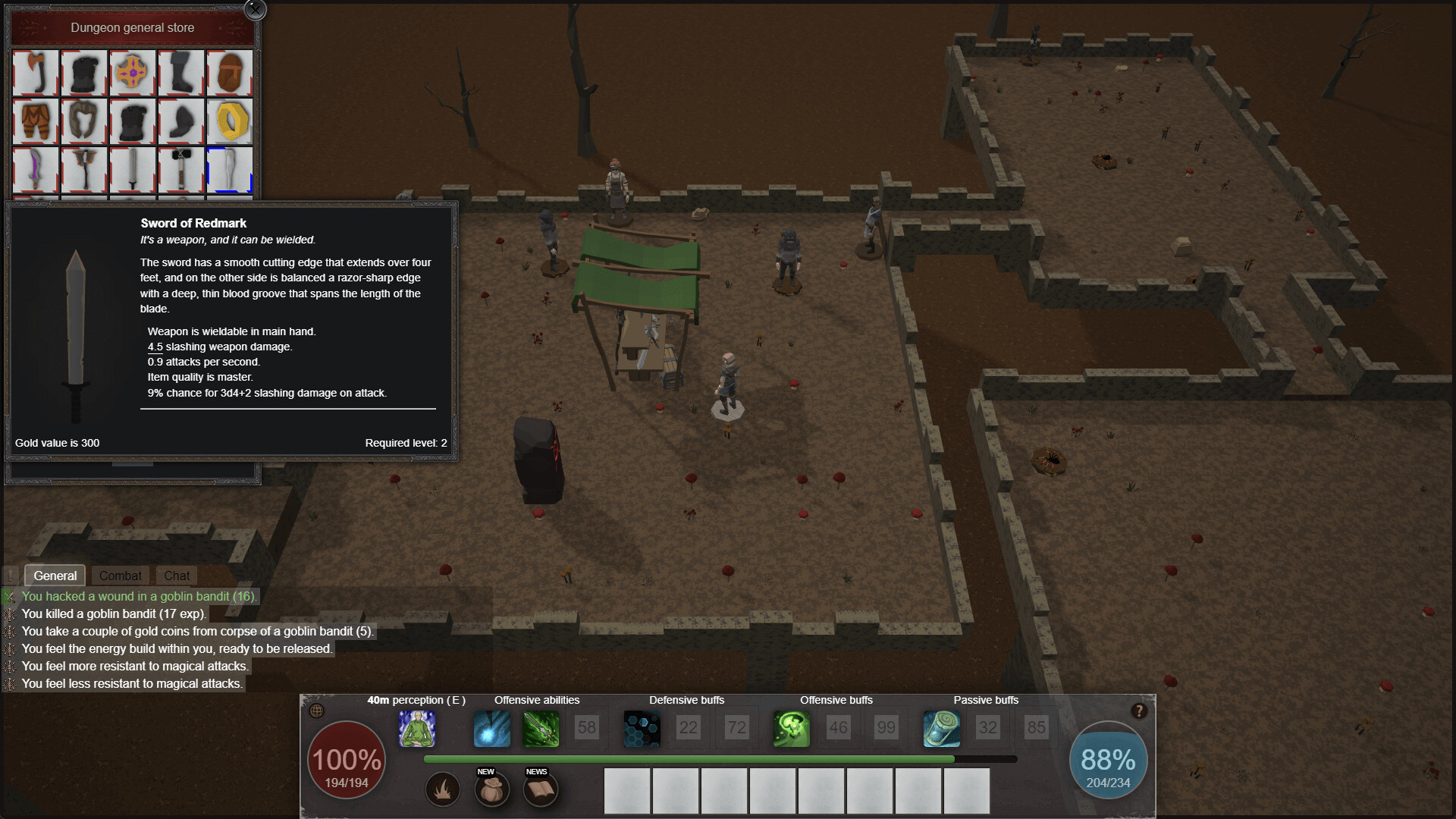The height and width of the screenshot is (819, 1456).
Task: Click the first empty hotbar slot
Action: click(x=627, y=791)
